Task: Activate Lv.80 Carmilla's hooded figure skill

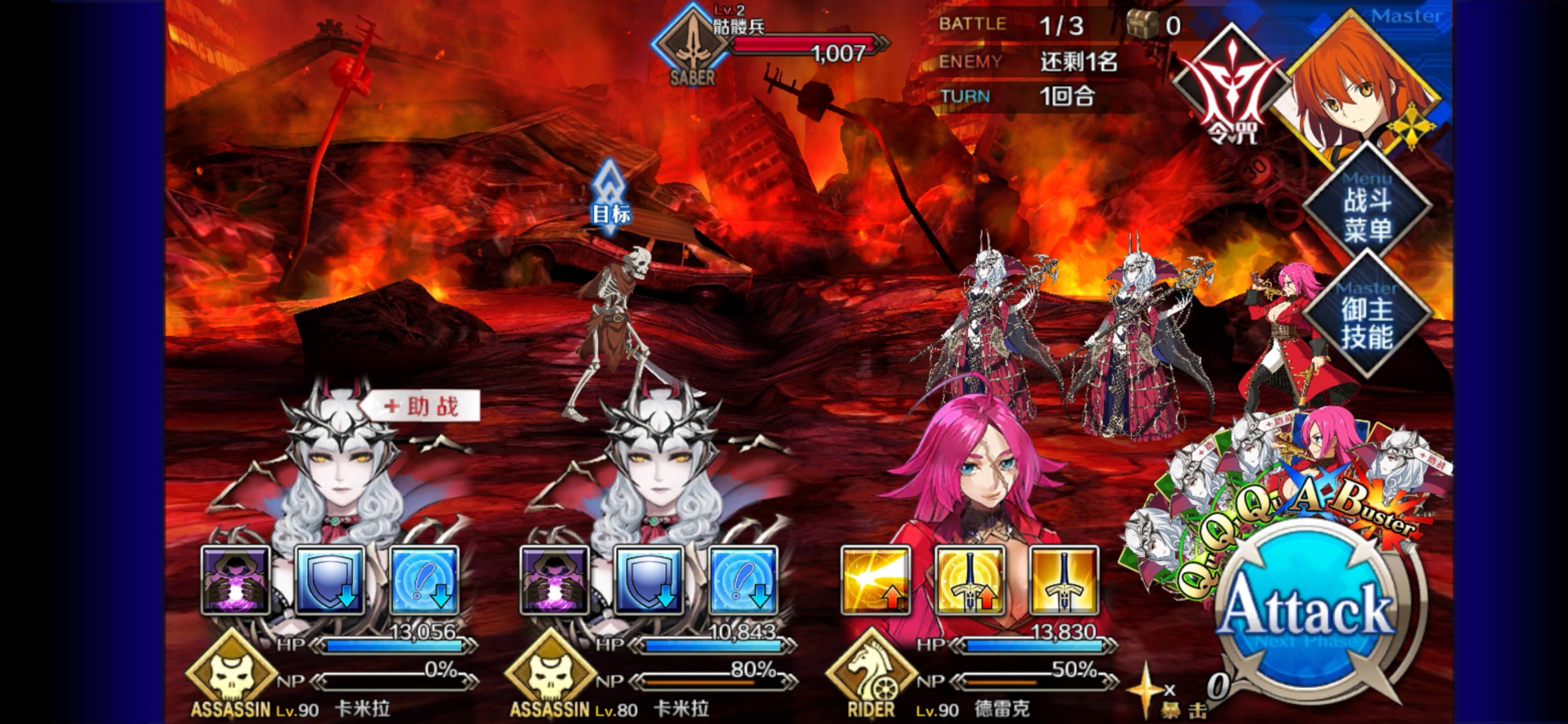Action: point(555,580)
